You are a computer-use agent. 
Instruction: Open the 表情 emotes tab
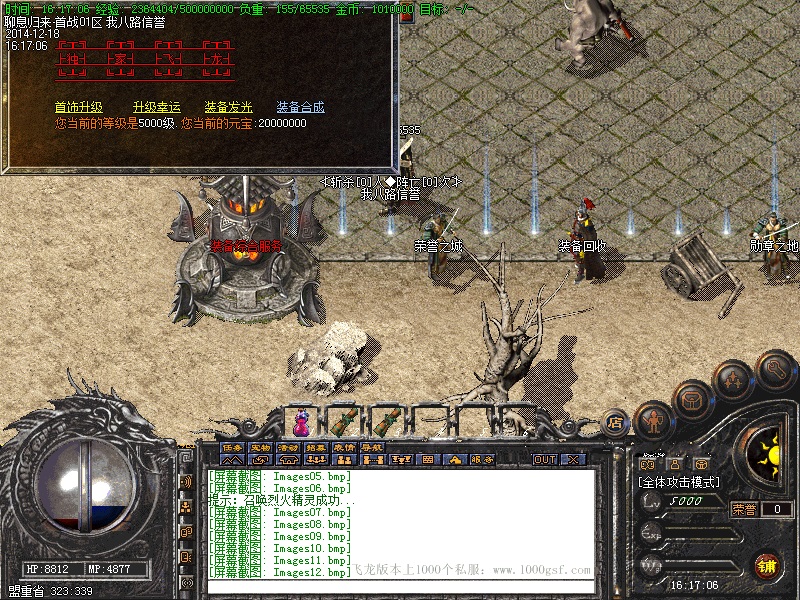click(x=344, y=447)
